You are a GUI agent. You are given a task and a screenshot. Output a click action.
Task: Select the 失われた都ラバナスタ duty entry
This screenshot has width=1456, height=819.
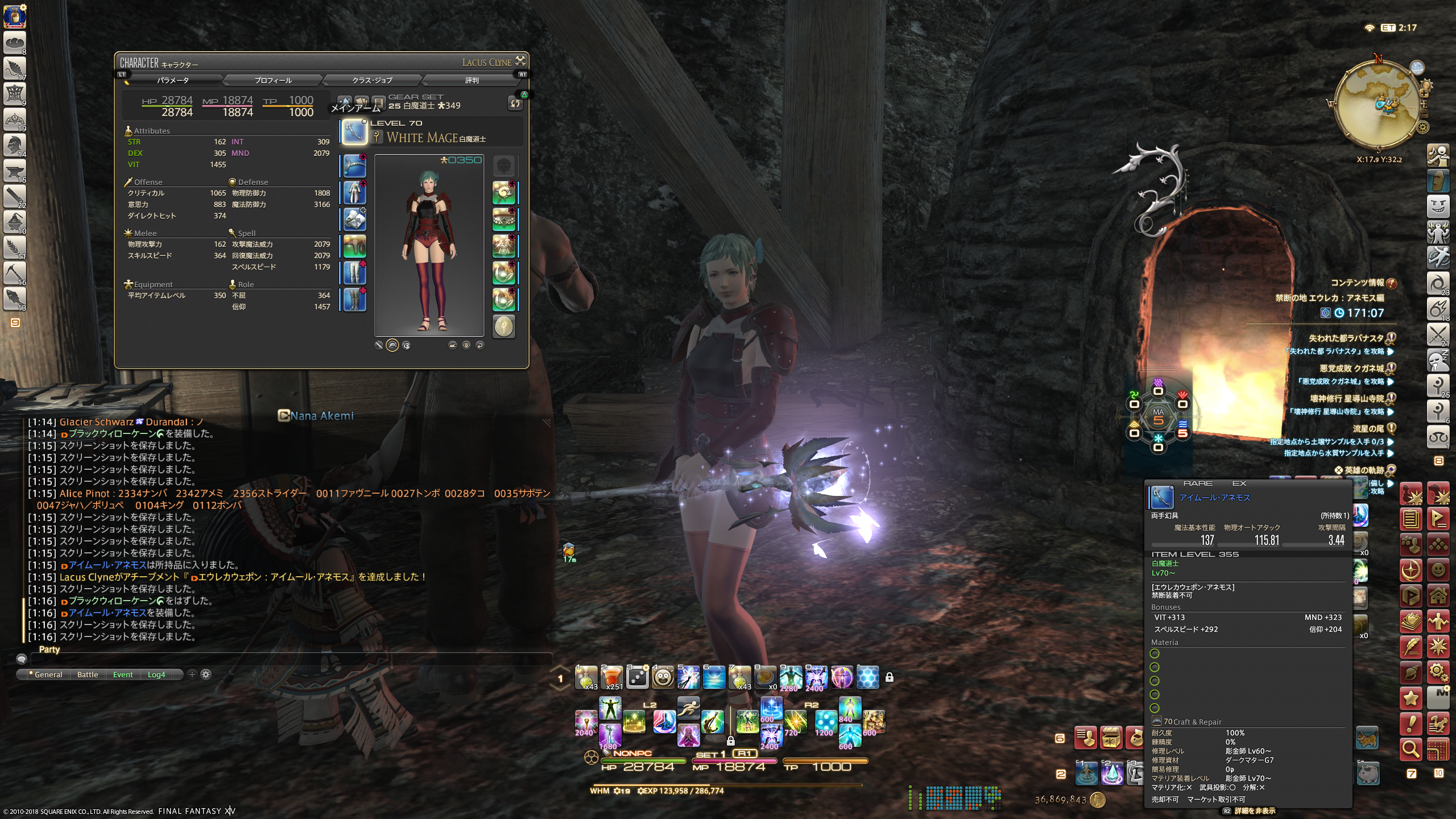tap(1346, 338)
